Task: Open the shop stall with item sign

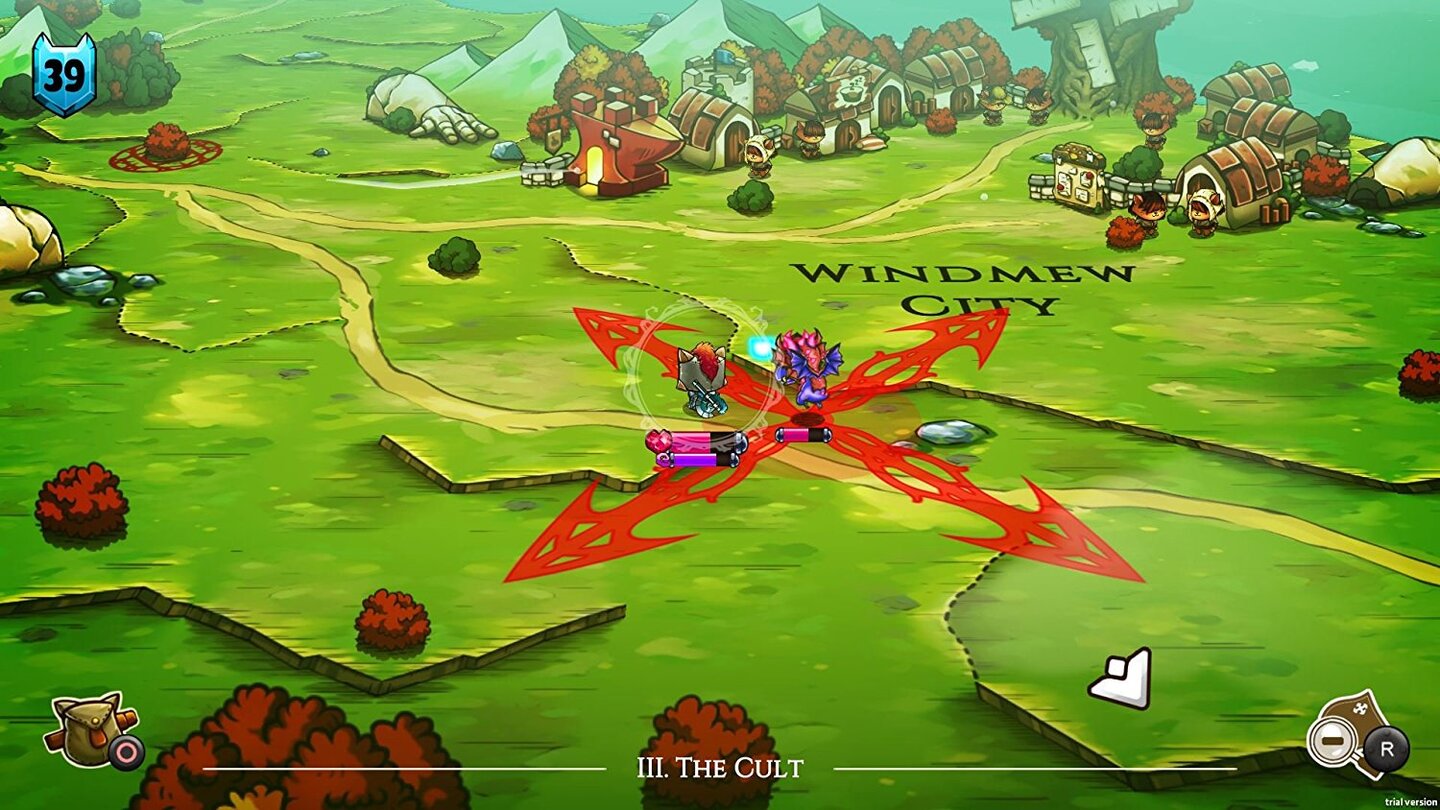Action: click(1080, 175)
